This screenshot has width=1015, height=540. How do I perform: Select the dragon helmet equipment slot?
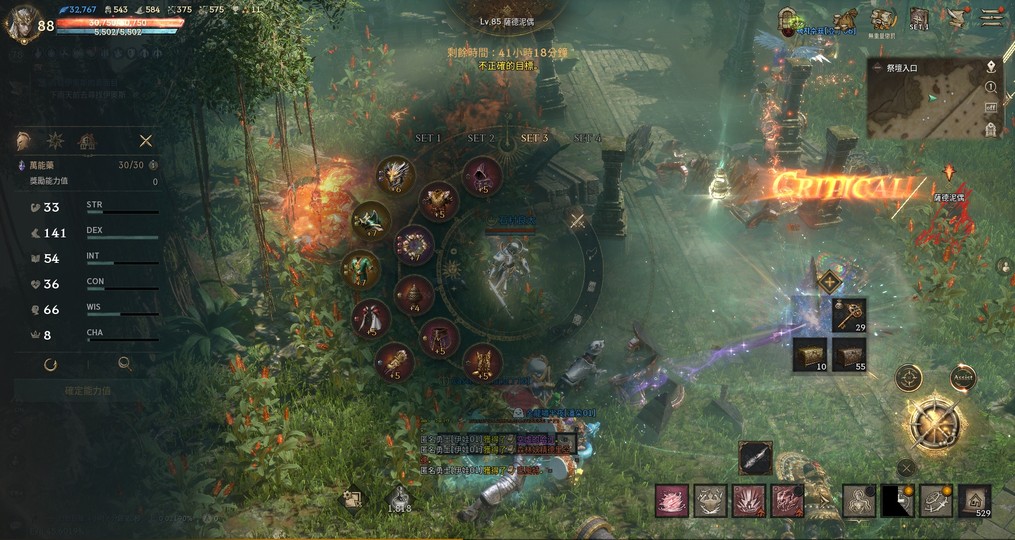click(395, 175)
